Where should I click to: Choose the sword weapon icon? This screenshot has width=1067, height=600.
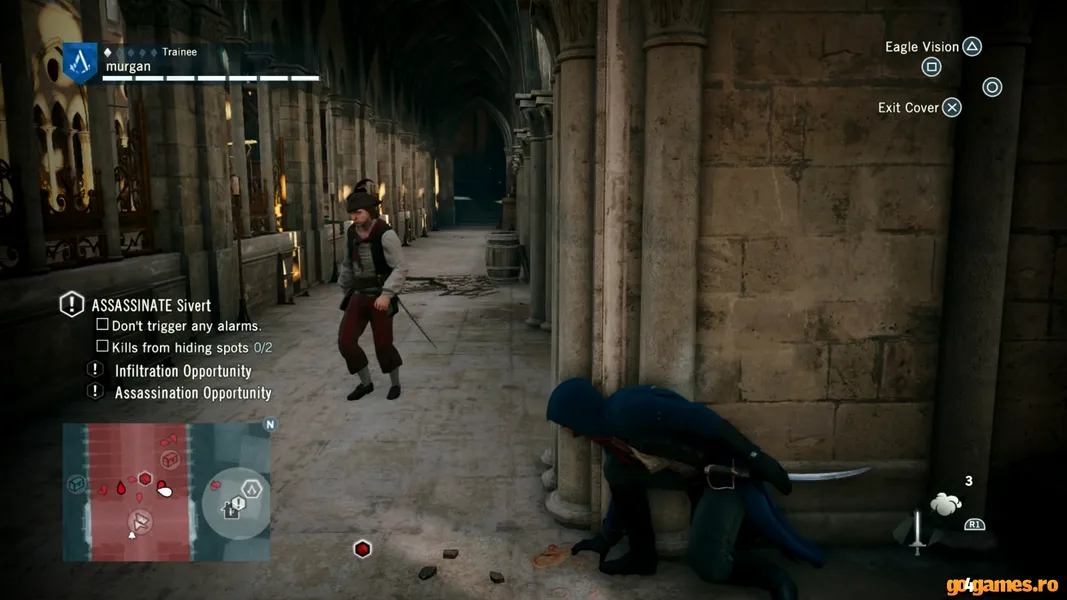coord(917,531)
